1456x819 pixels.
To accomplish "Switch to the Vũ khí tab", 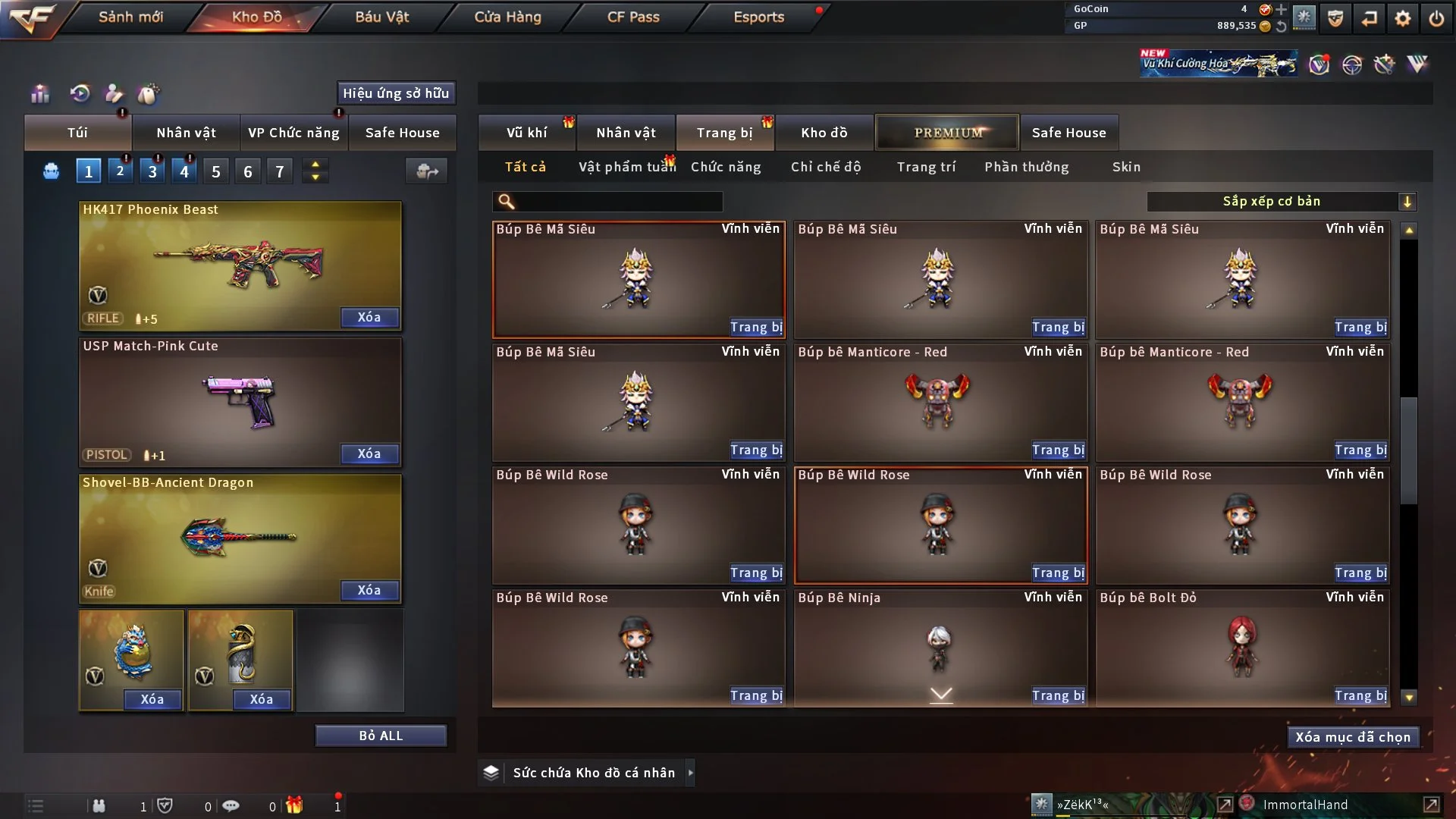I will 526,133.
